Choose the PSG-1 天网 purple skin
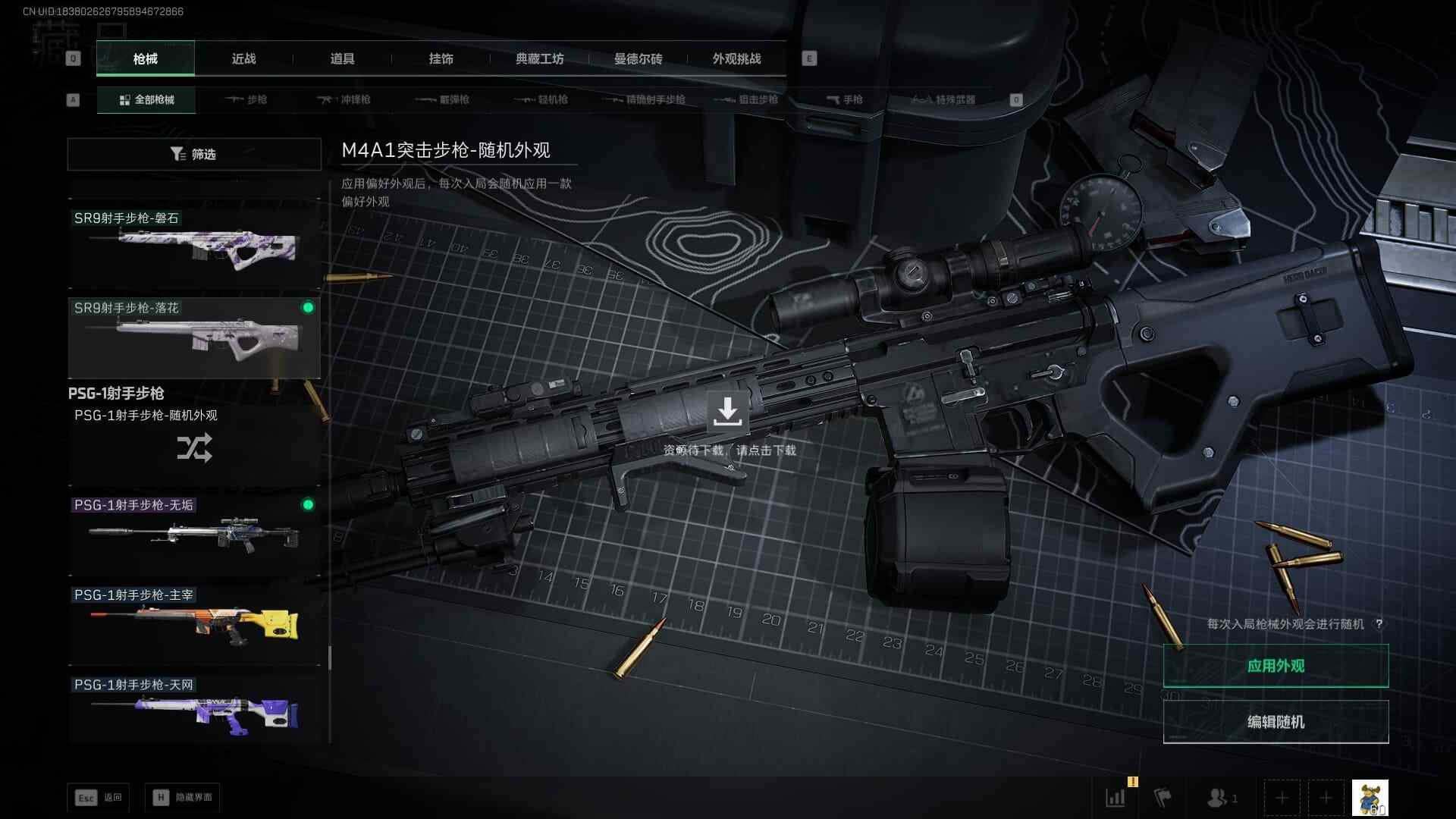The width and height of the screenshot is (1456, 819). click(194, 711)
